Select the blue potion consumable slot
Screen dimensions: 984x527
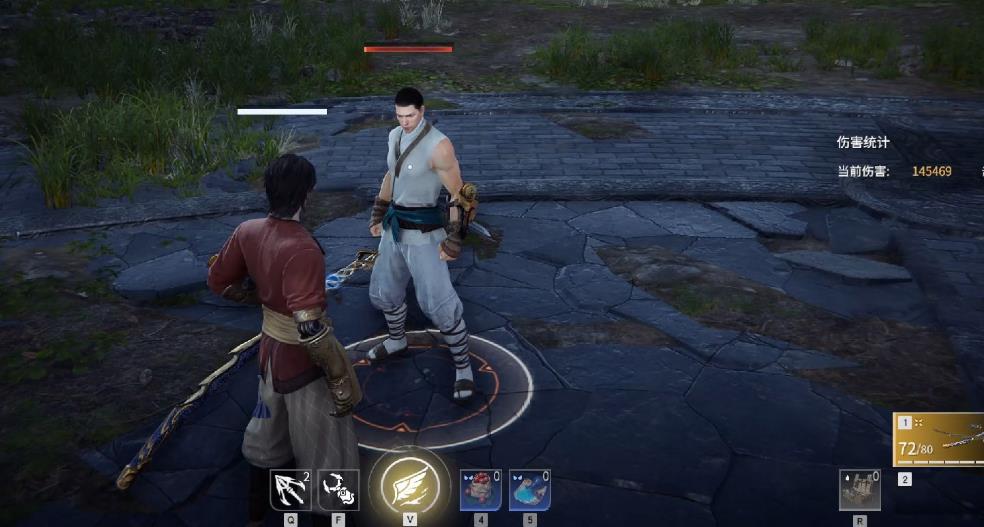point(529,490)
